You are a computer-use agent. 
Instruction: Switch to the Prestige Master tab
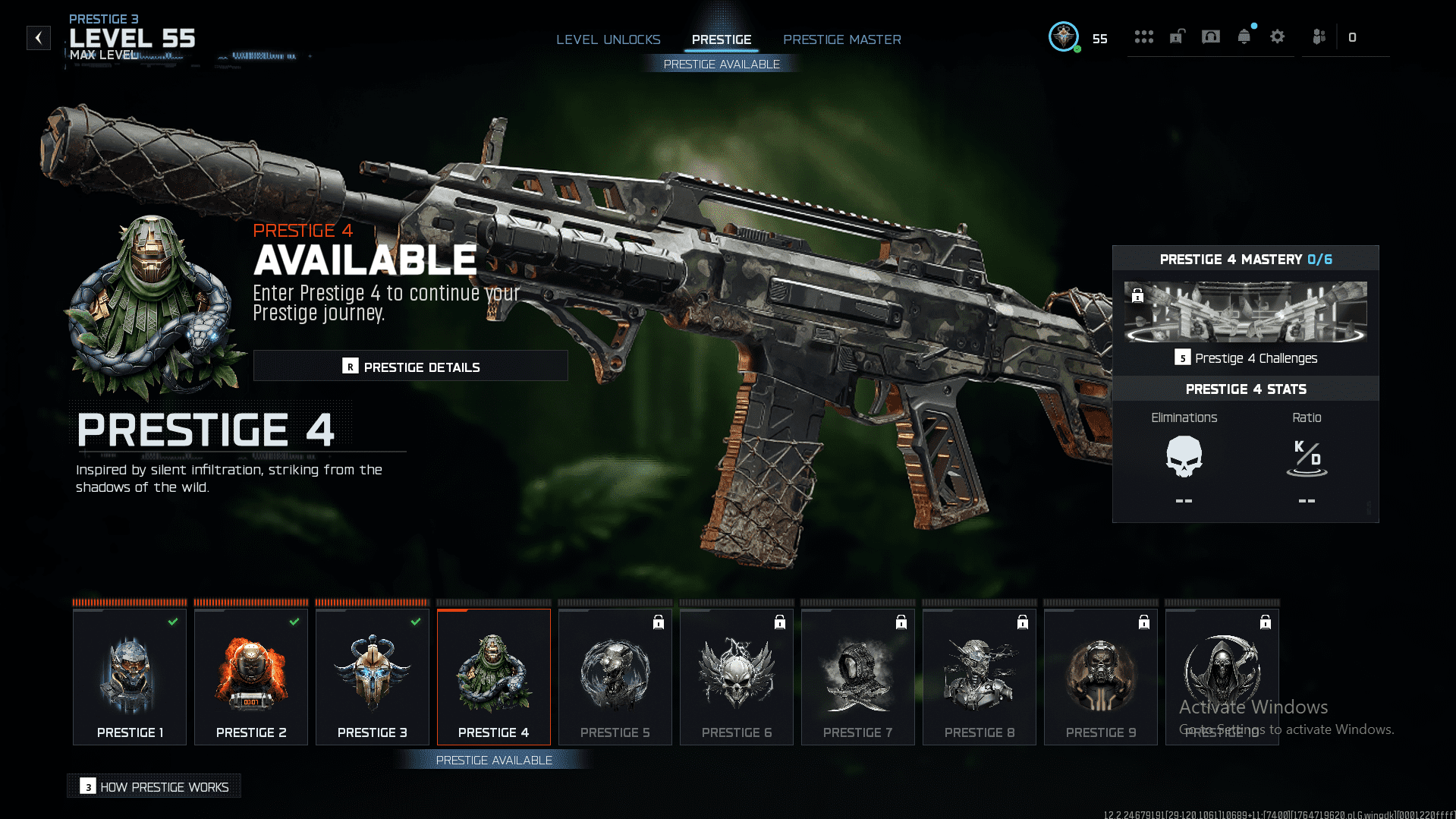click(841, 39)
